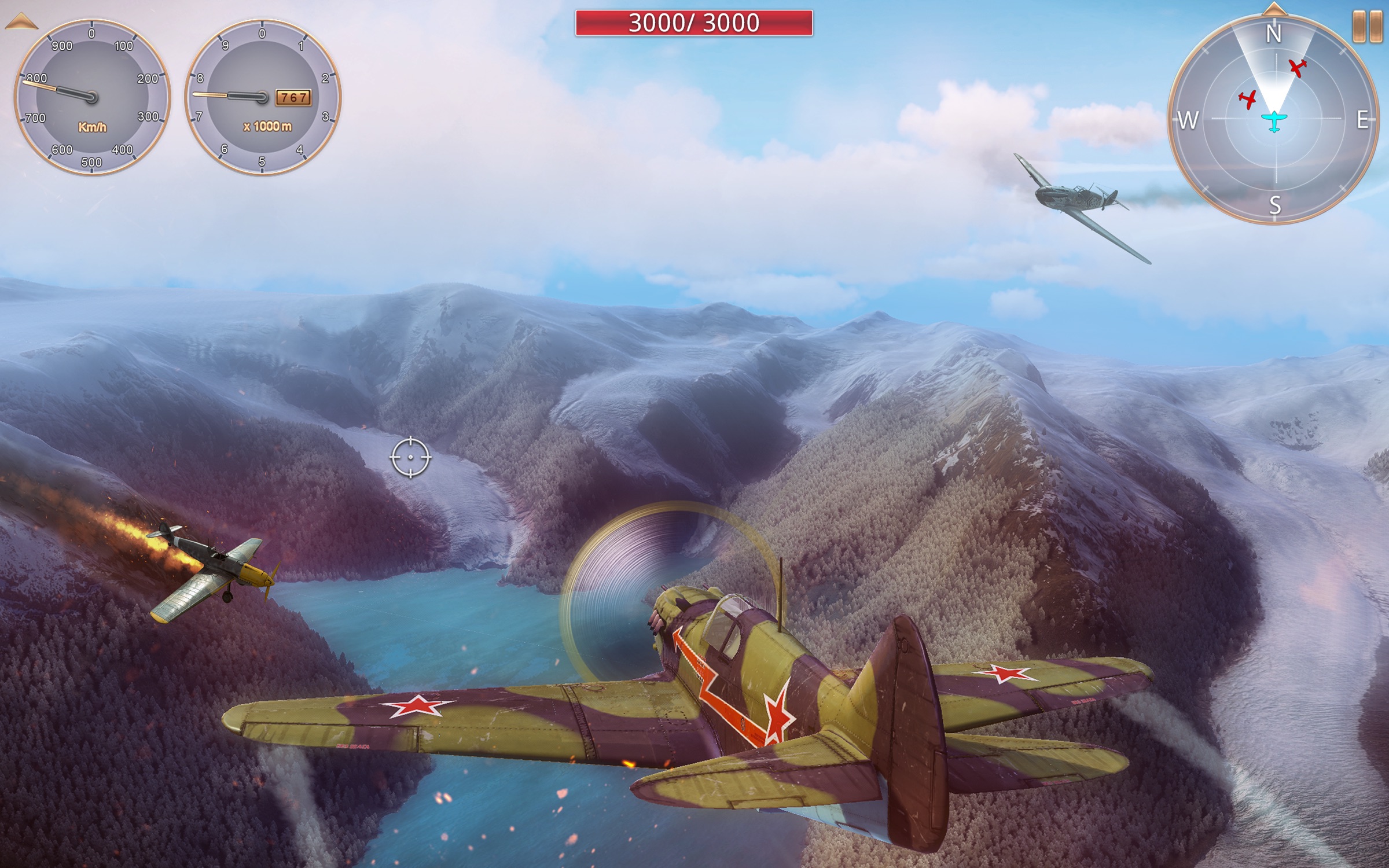Collapse the gauges with the top-left arrow
Viewport: 1389px width, 868px height.
(21, 23)
